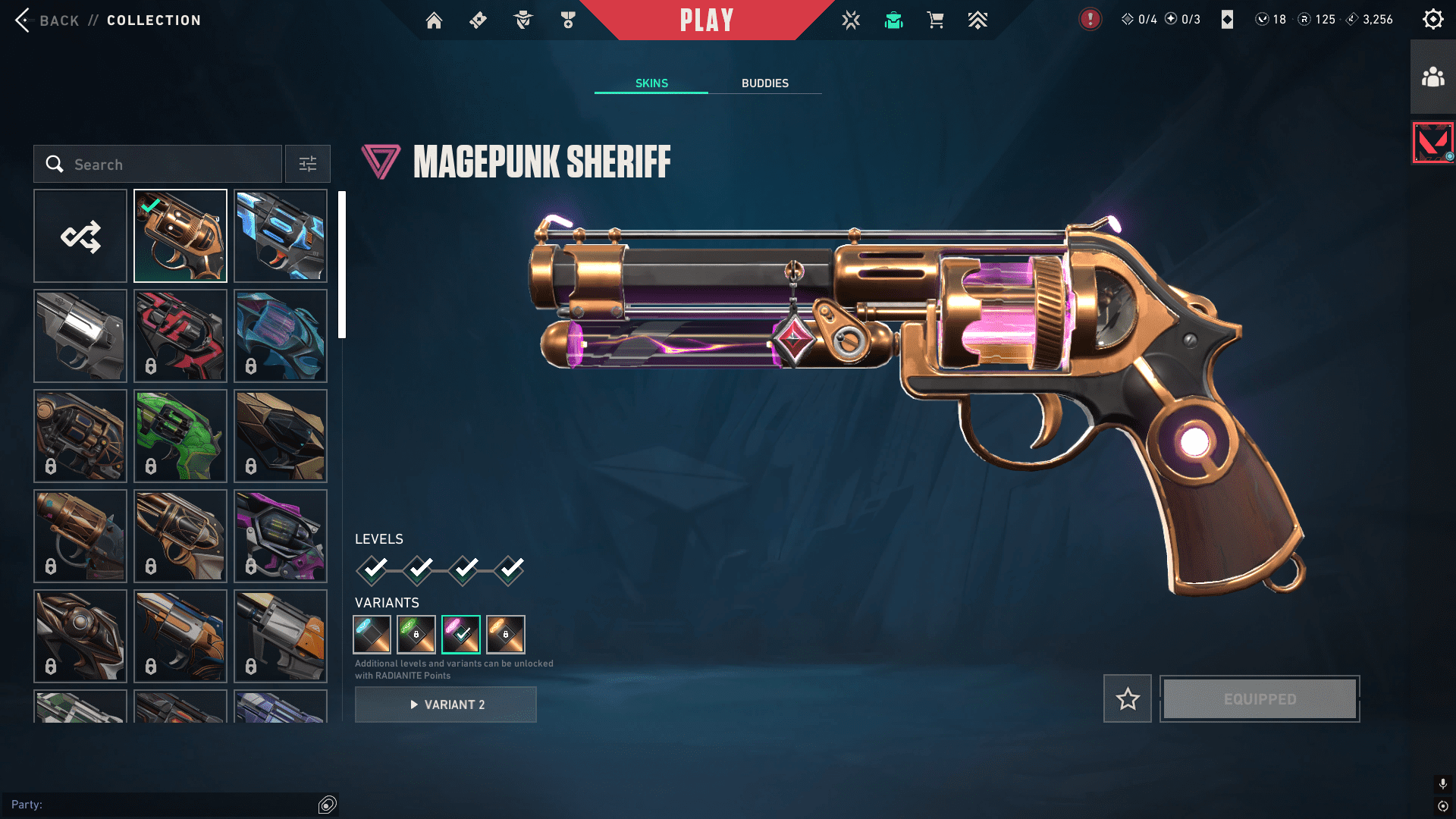The width and height of the screenshot is (1456, 819).
Task: Select the equipped Magepunk Sheriff thumbnail
Action: pyautogui.click(x=180, y=236)
